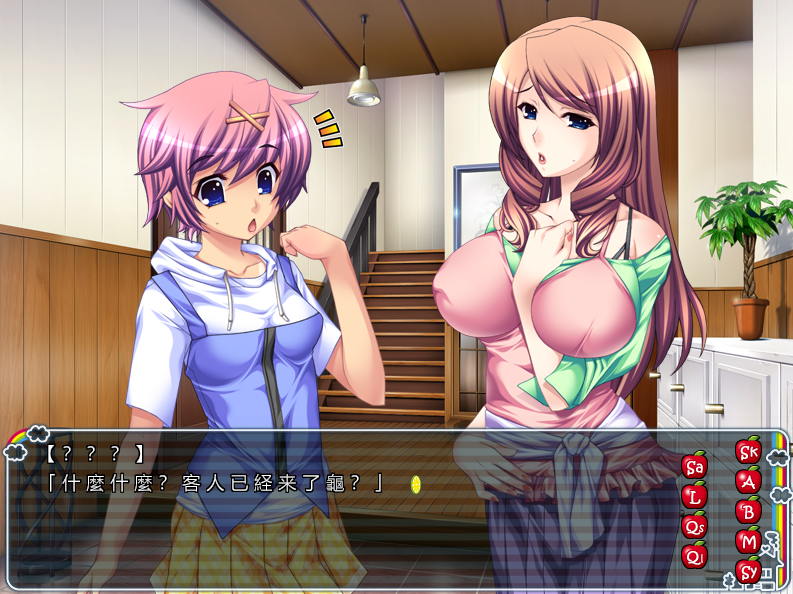The height and width of the screenshot is (594, 793).
Task: Click the Sa save apple button
Action: click(x=694, y=465)
